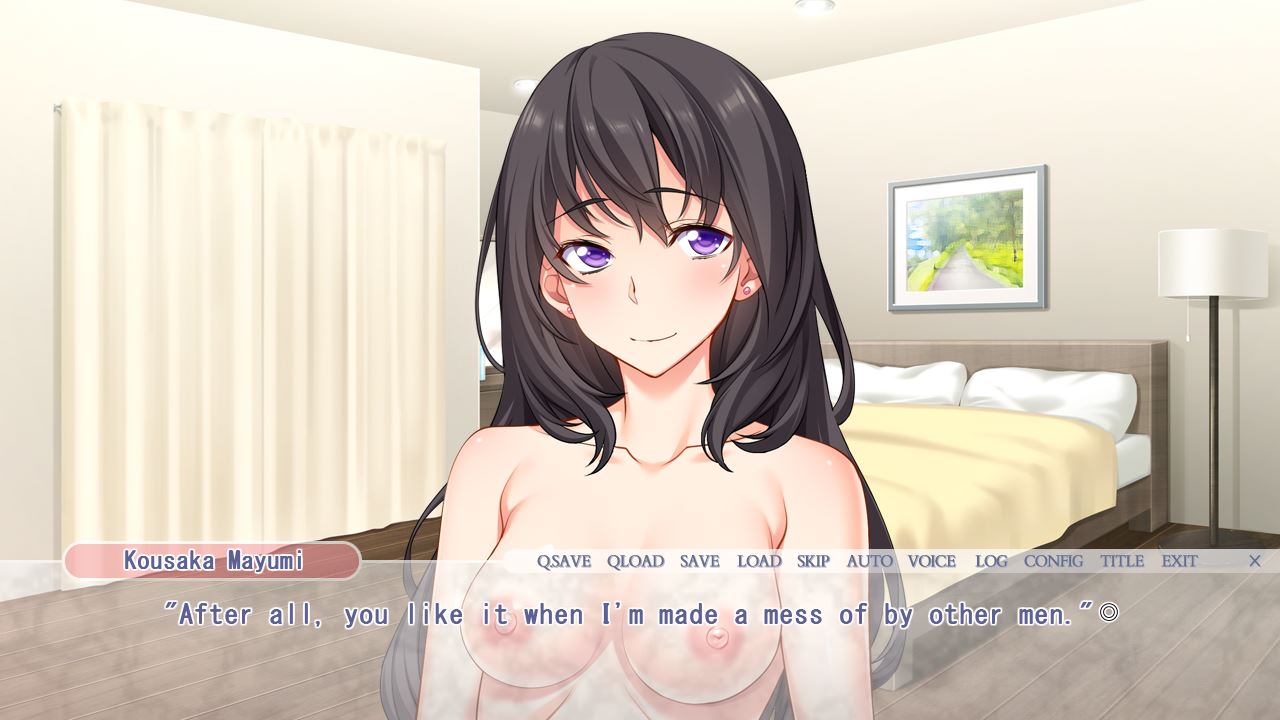Quick save with the QSAVE button

coord(564,561)
